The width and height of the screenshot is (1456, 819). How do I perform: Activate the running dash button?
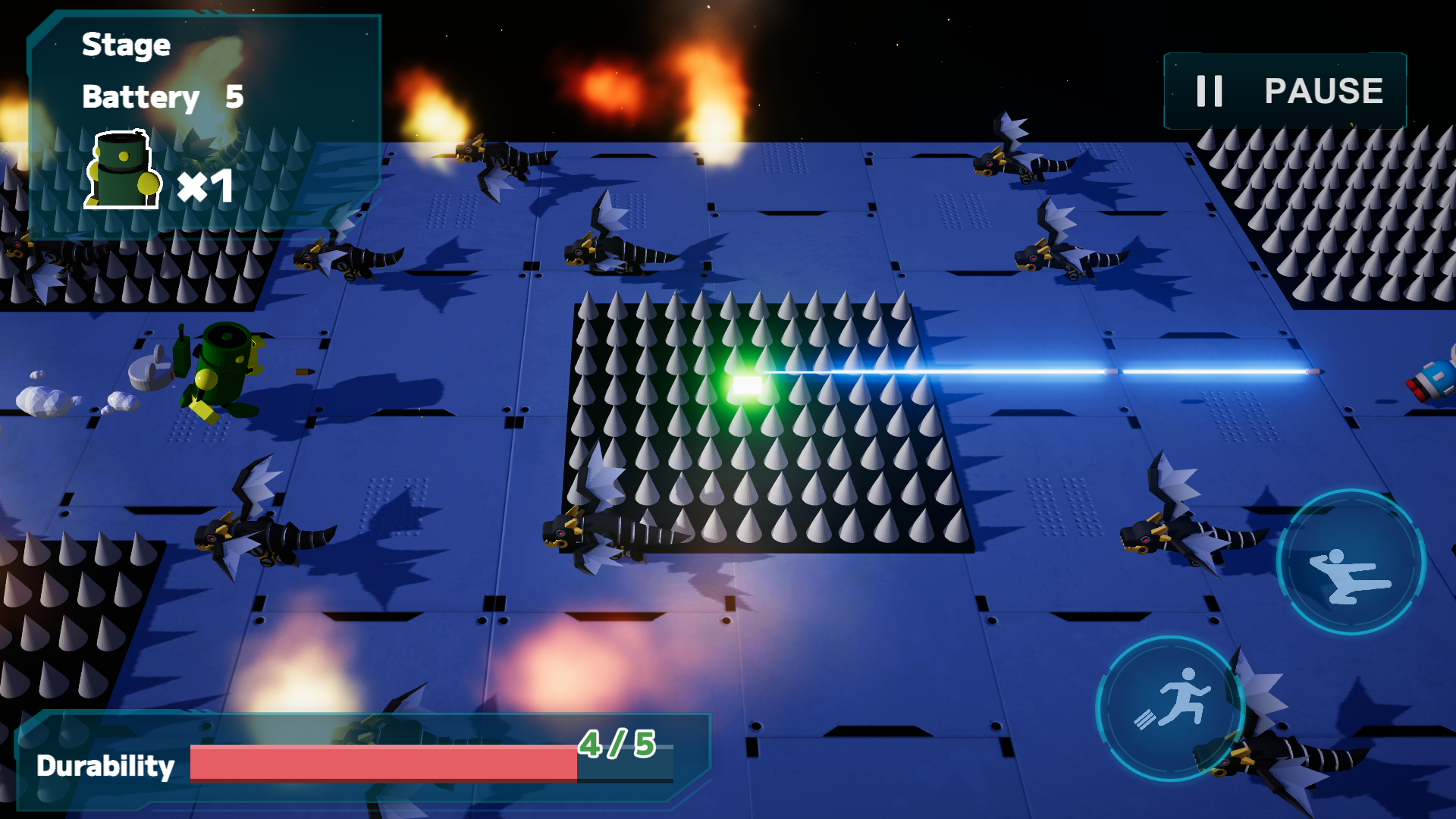click(1170, 707)
